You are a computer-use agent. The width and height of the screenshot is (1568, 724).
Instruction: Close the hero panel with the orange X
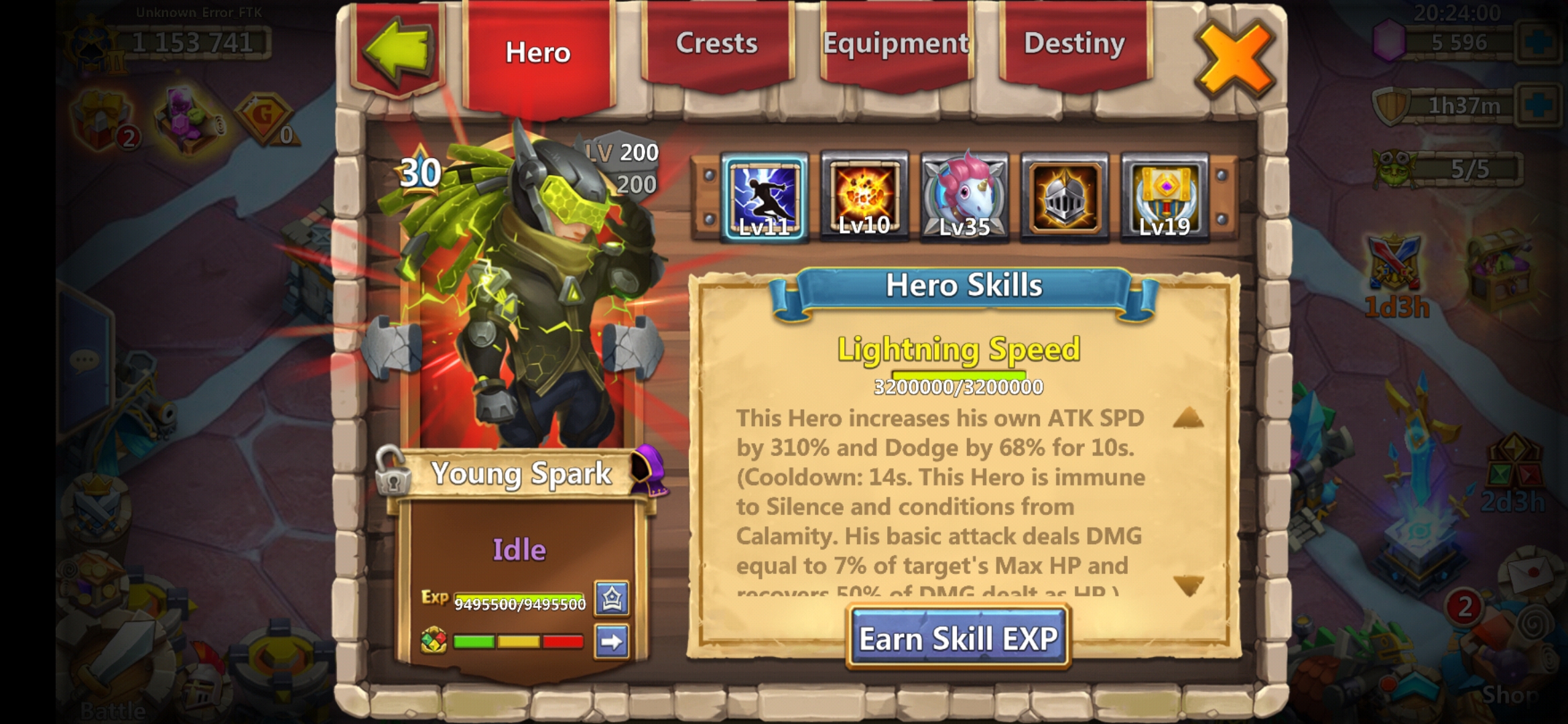point(1234,59)
